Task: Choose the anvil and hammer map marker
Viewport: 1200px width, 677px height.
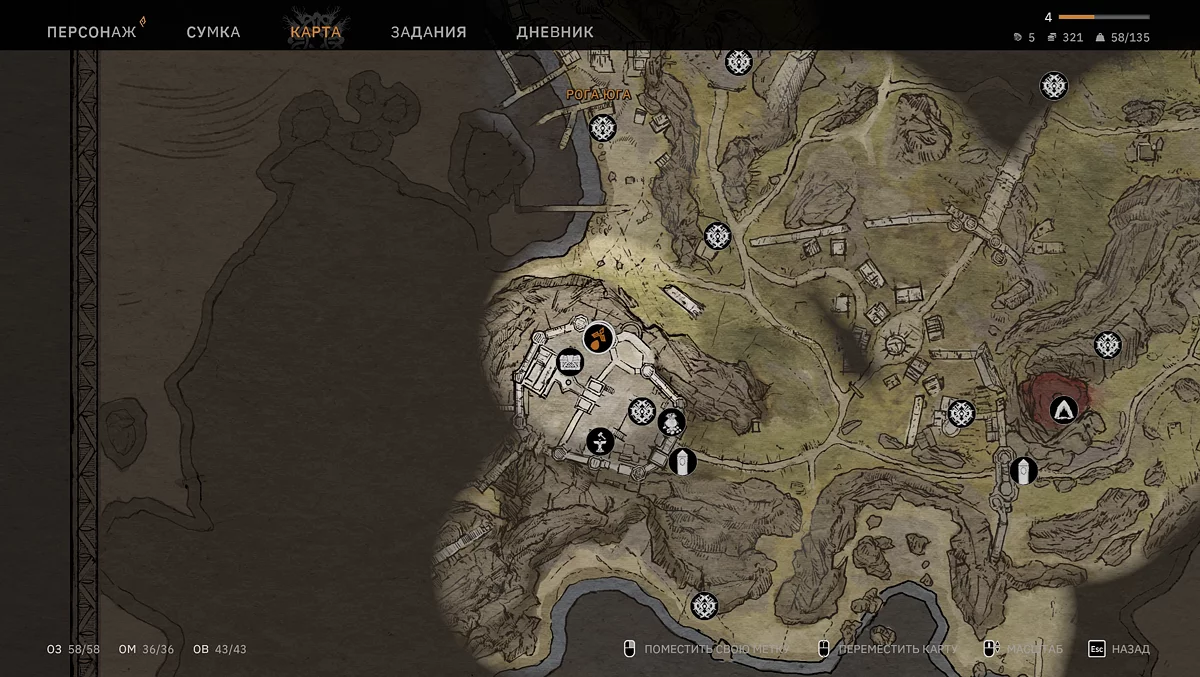Action: tap(600, 441)
